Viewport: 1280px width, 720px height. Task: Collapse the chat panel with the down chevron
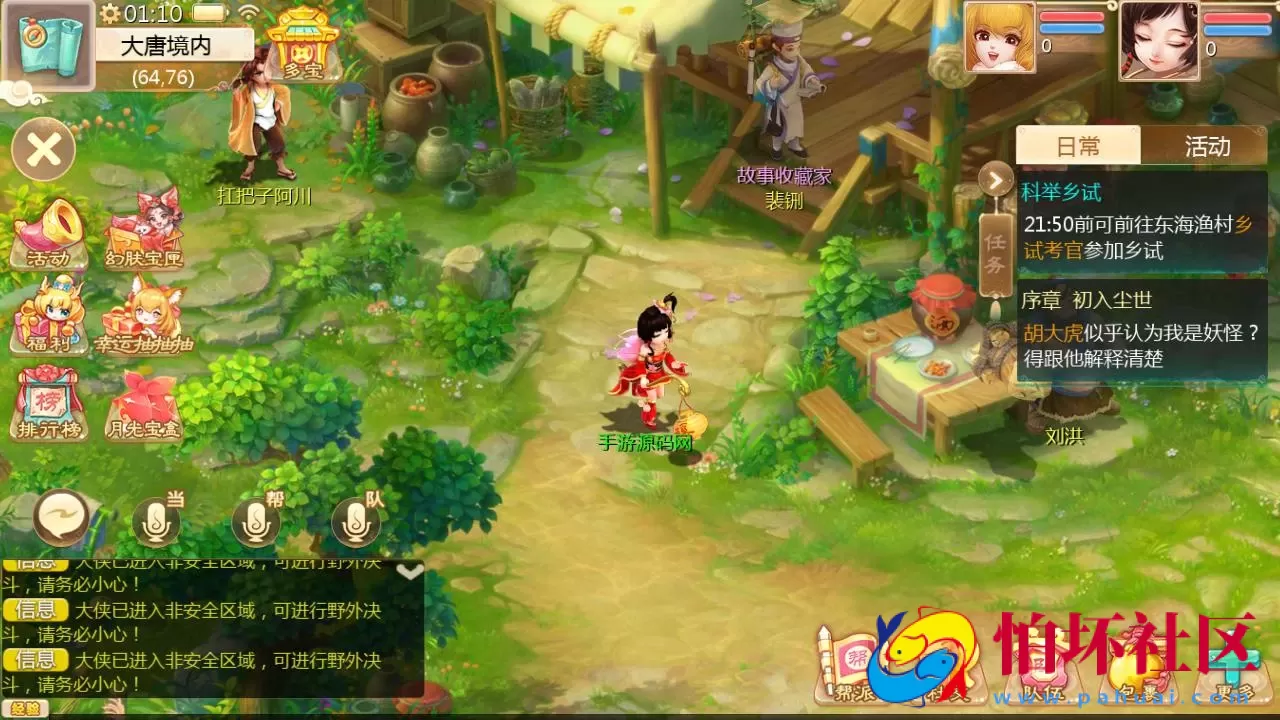click(x=409, y=572)
